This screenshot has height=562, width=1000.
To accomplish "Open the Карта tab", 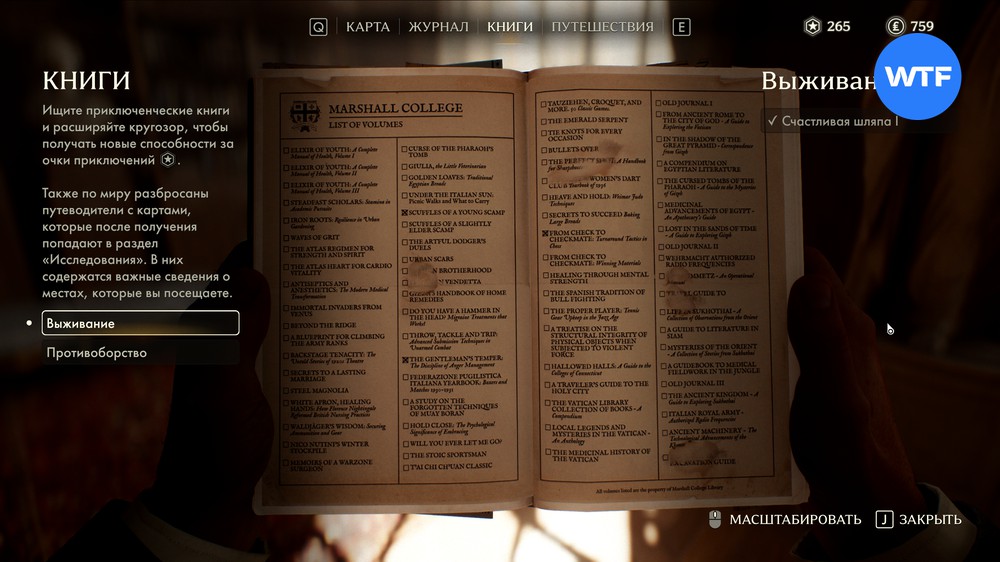I will coord(367,27).
